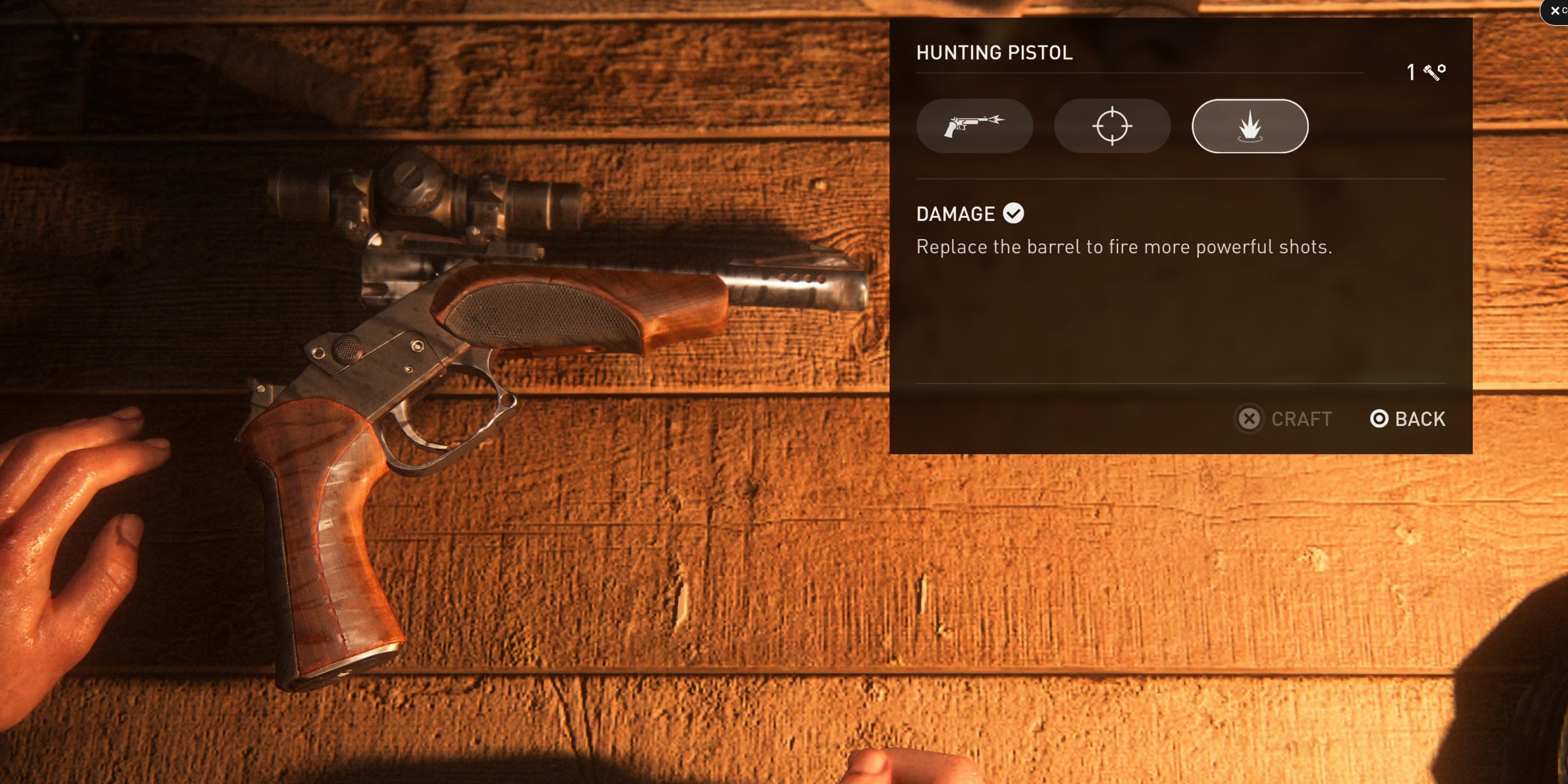This screenshot has height=784, width=1568.
Task: Toggle the Damage upgrade completion checkmark
Action: [x=1014, y=212]
